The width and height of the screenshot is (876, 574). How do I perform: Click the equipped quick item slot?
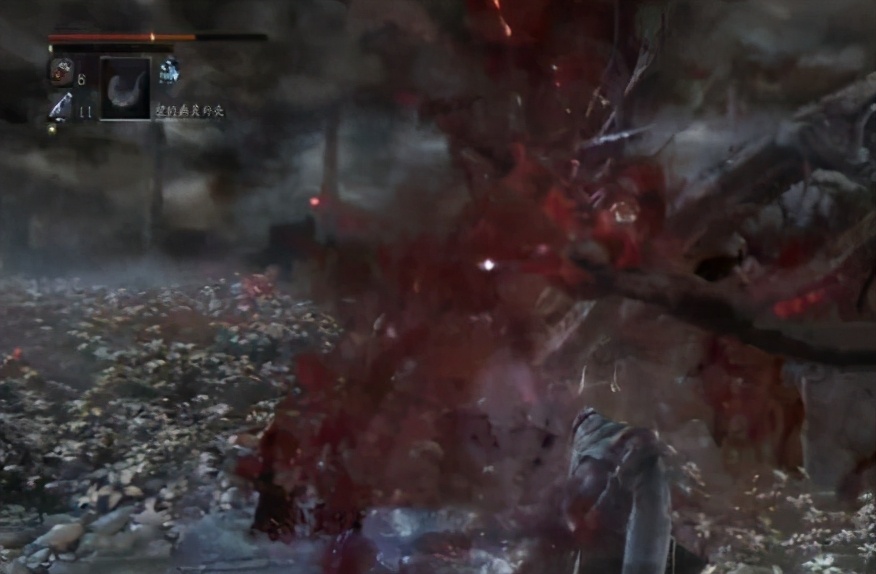pyautogui.click(x=125, y=88)
